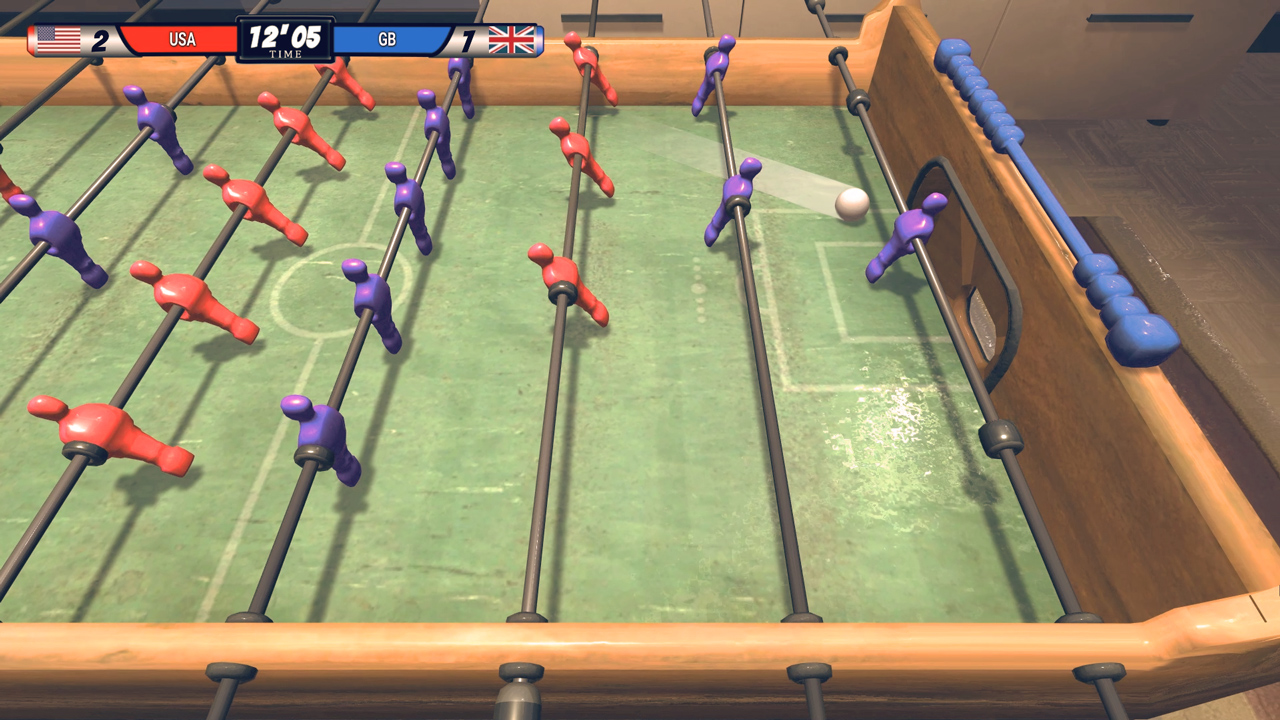Toggle the USA score digit 2
Viewport: 1280px width, 720px height.
pos(103,38)
